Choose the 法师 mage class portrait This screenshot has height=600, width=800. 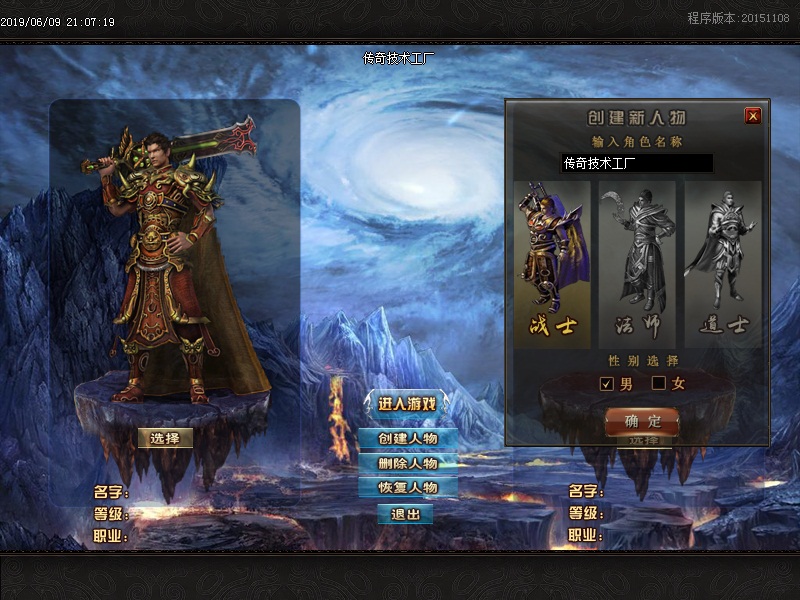coord(637,260)
